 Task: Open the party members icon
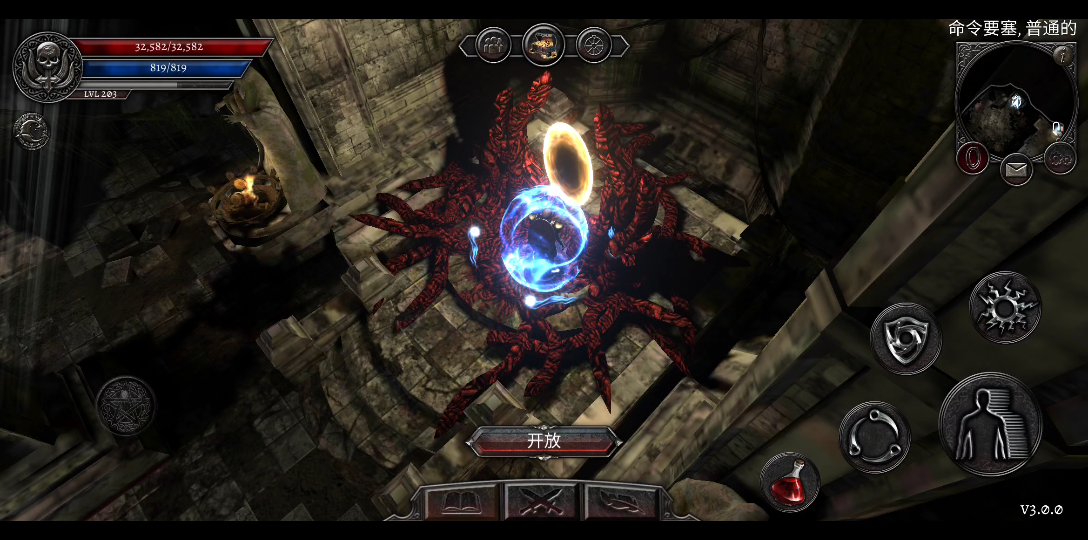493,44
